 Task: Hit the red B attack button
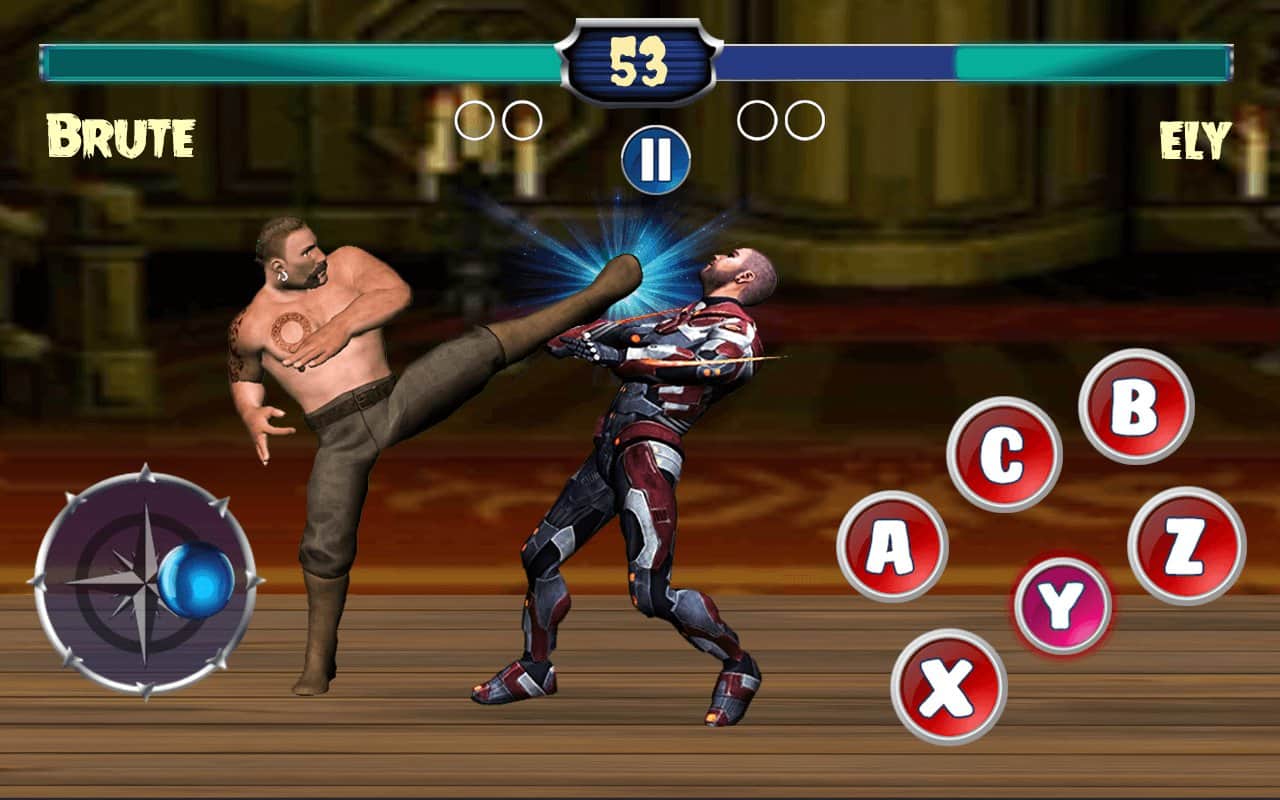point(1136,406)
